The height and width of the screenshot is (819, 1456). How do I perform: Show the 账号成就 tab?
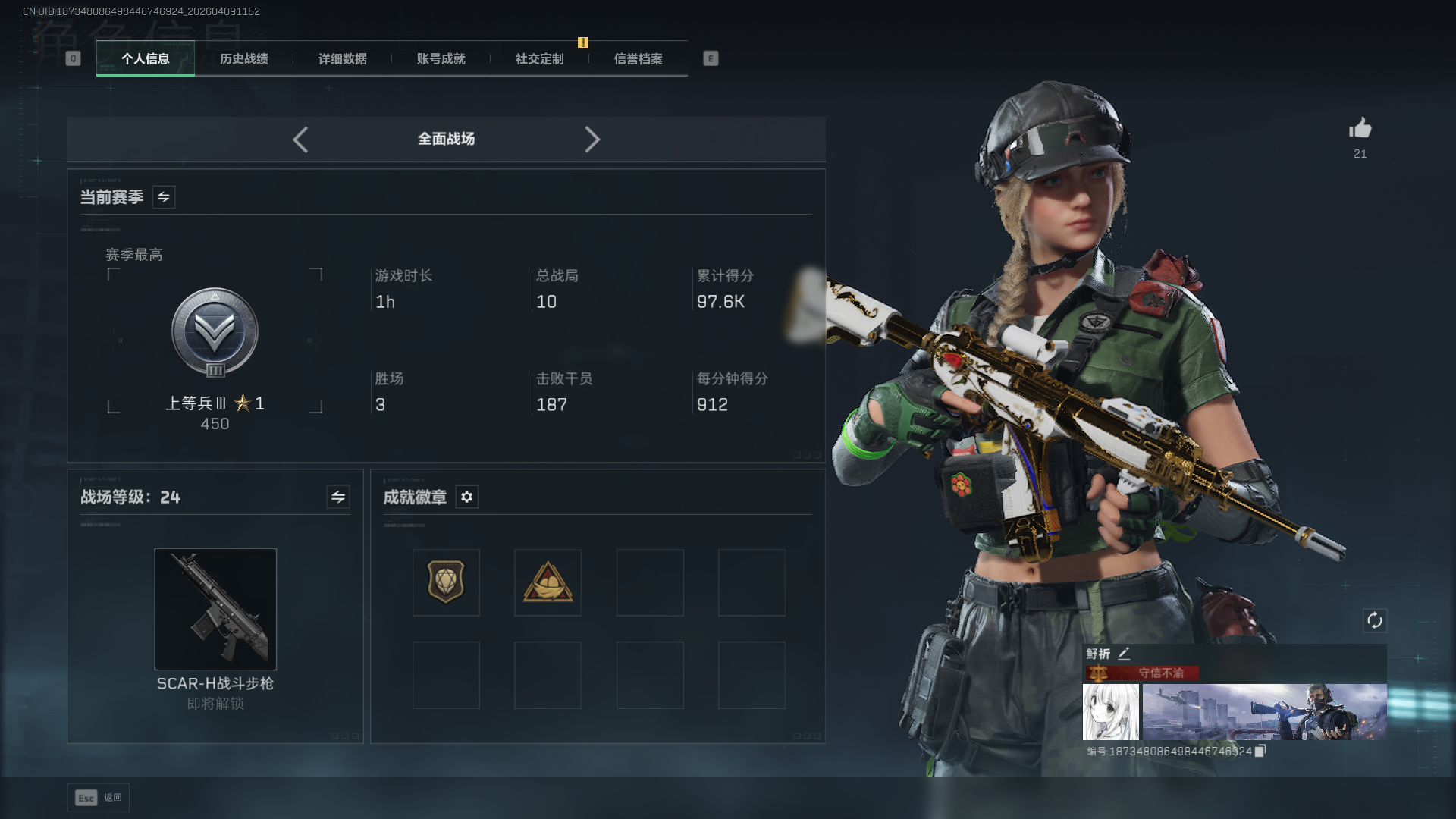point(441,58)
